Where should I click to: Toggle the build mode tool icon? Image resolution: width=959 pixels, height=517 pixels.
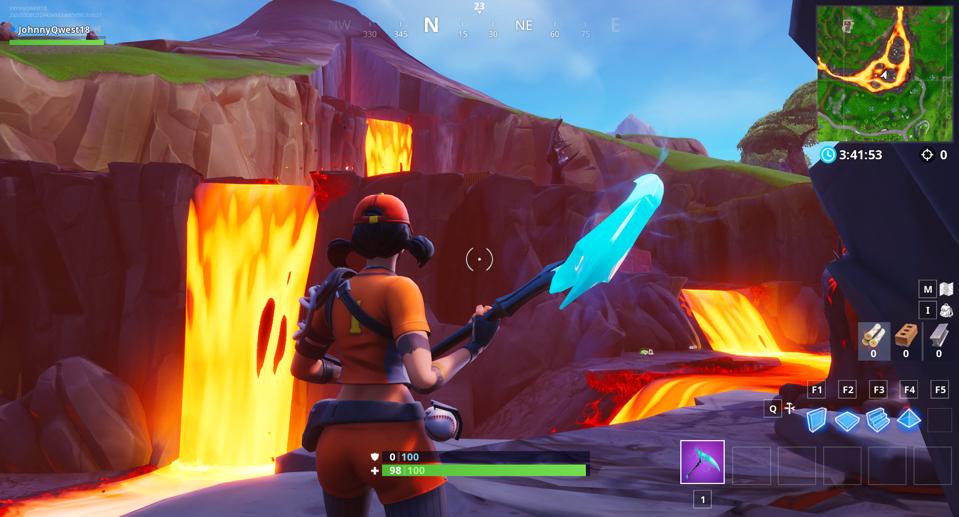790,408
